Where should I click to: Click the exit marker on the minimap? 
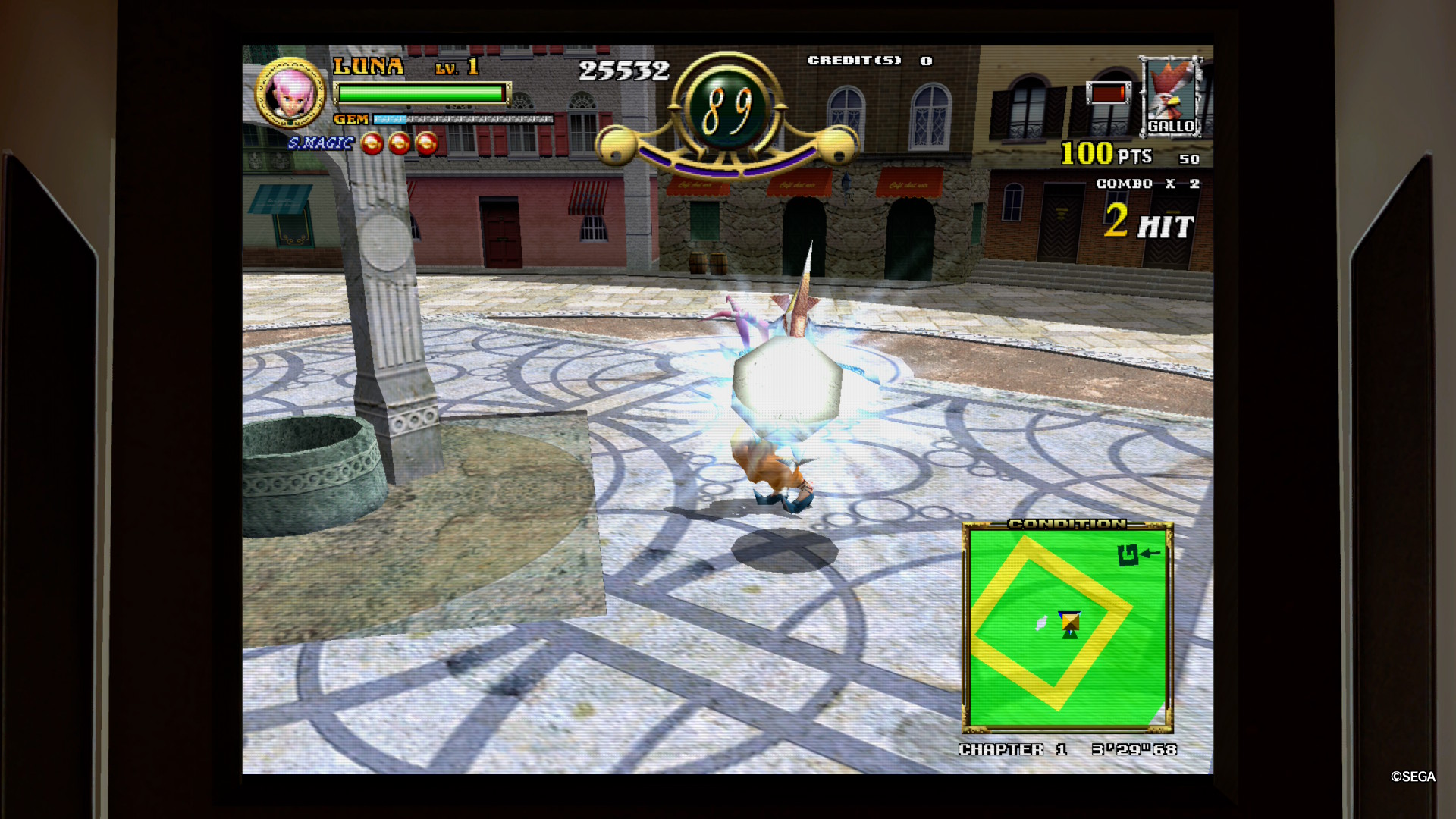click(1128, 555)
